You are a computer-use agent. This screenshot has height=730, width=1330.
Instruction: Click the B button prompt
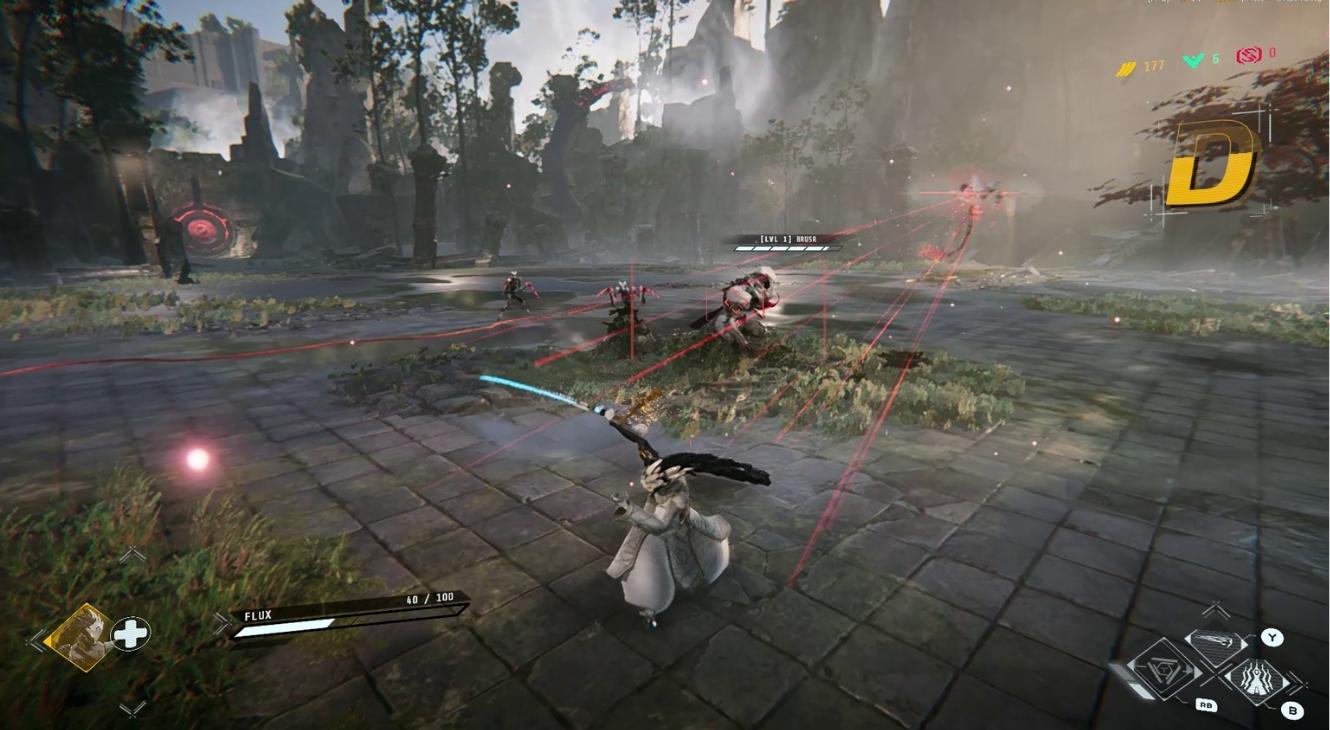tap(1292, 709)
